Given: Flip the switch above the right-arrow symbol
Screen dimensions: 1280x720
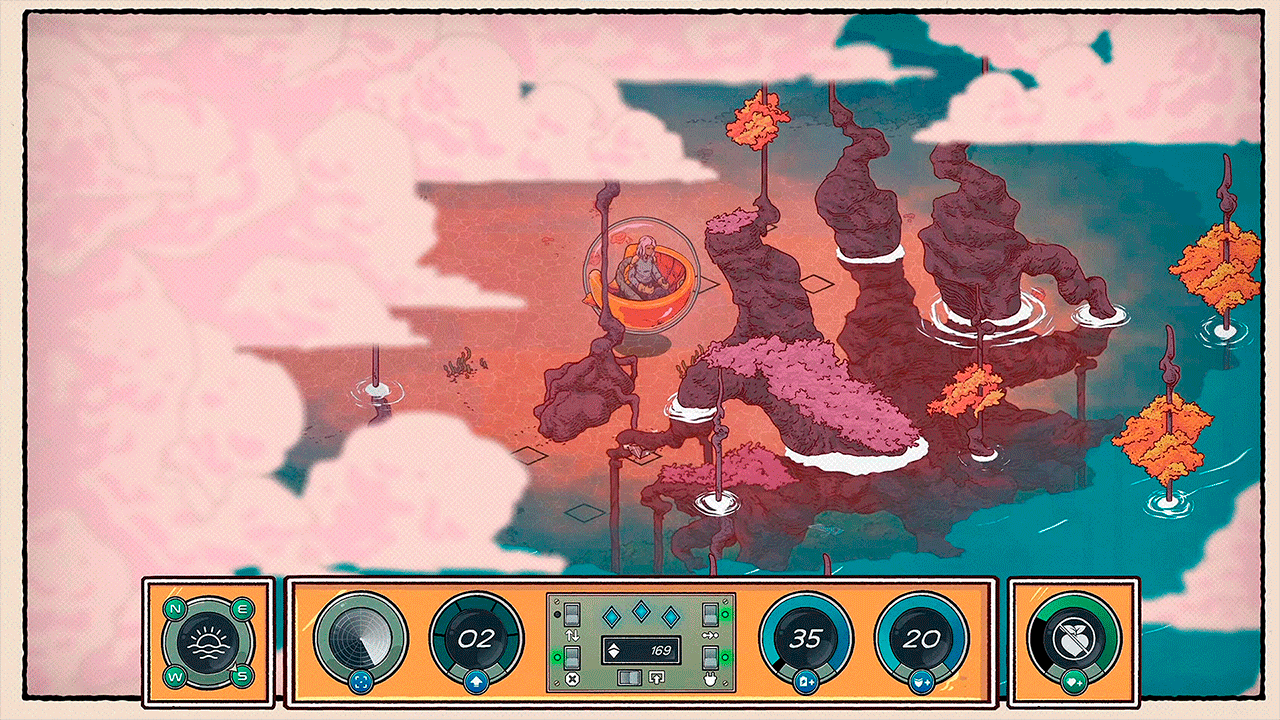Looking at the screenshot, I should click(x=710, y=613).
